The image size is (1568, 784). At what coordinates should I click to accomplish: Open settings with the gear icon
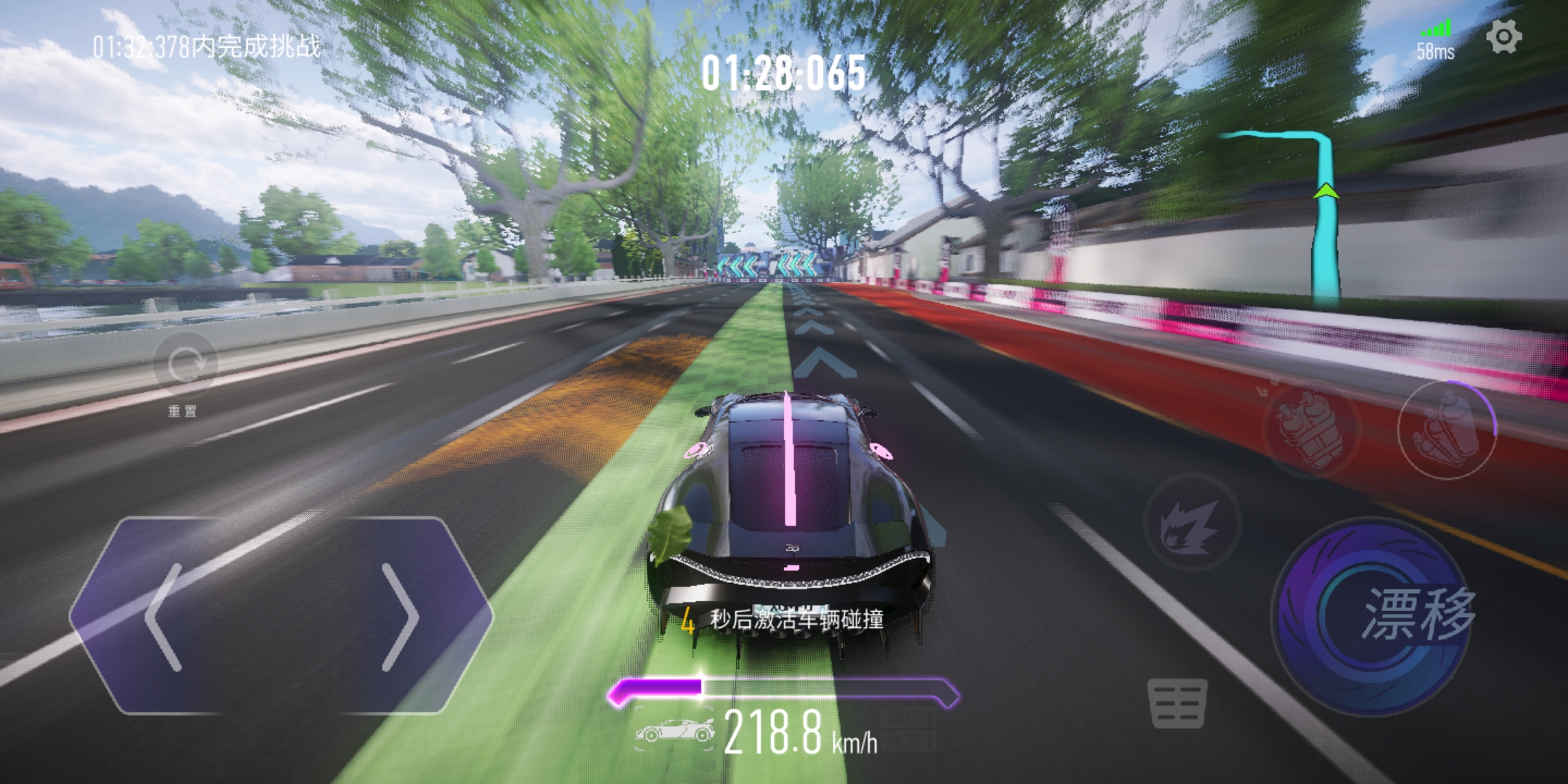1503,36
